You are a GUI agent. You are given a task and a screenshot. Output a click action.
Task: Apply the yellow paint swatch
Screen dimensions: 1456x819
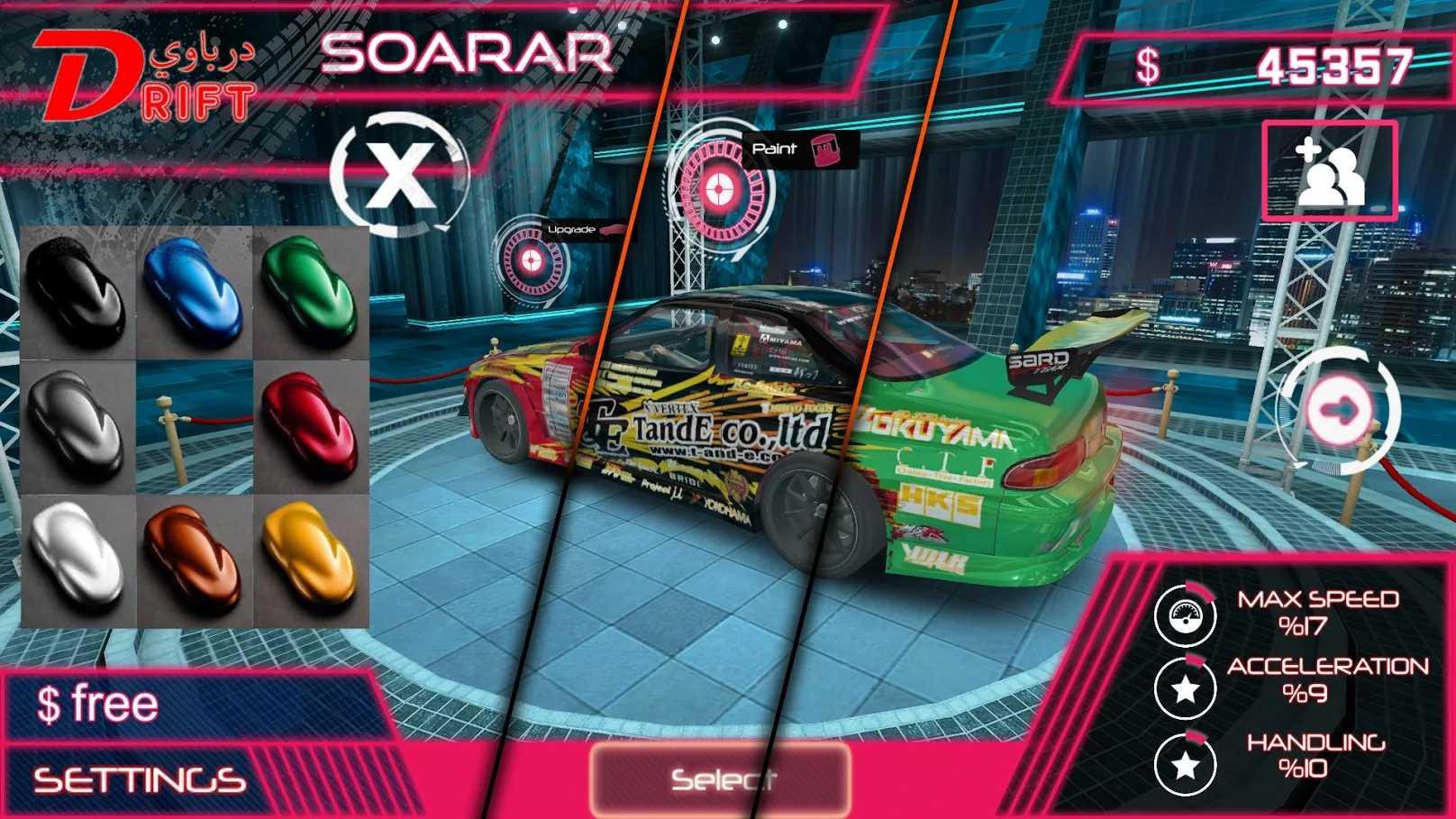[x=310, y=558]
